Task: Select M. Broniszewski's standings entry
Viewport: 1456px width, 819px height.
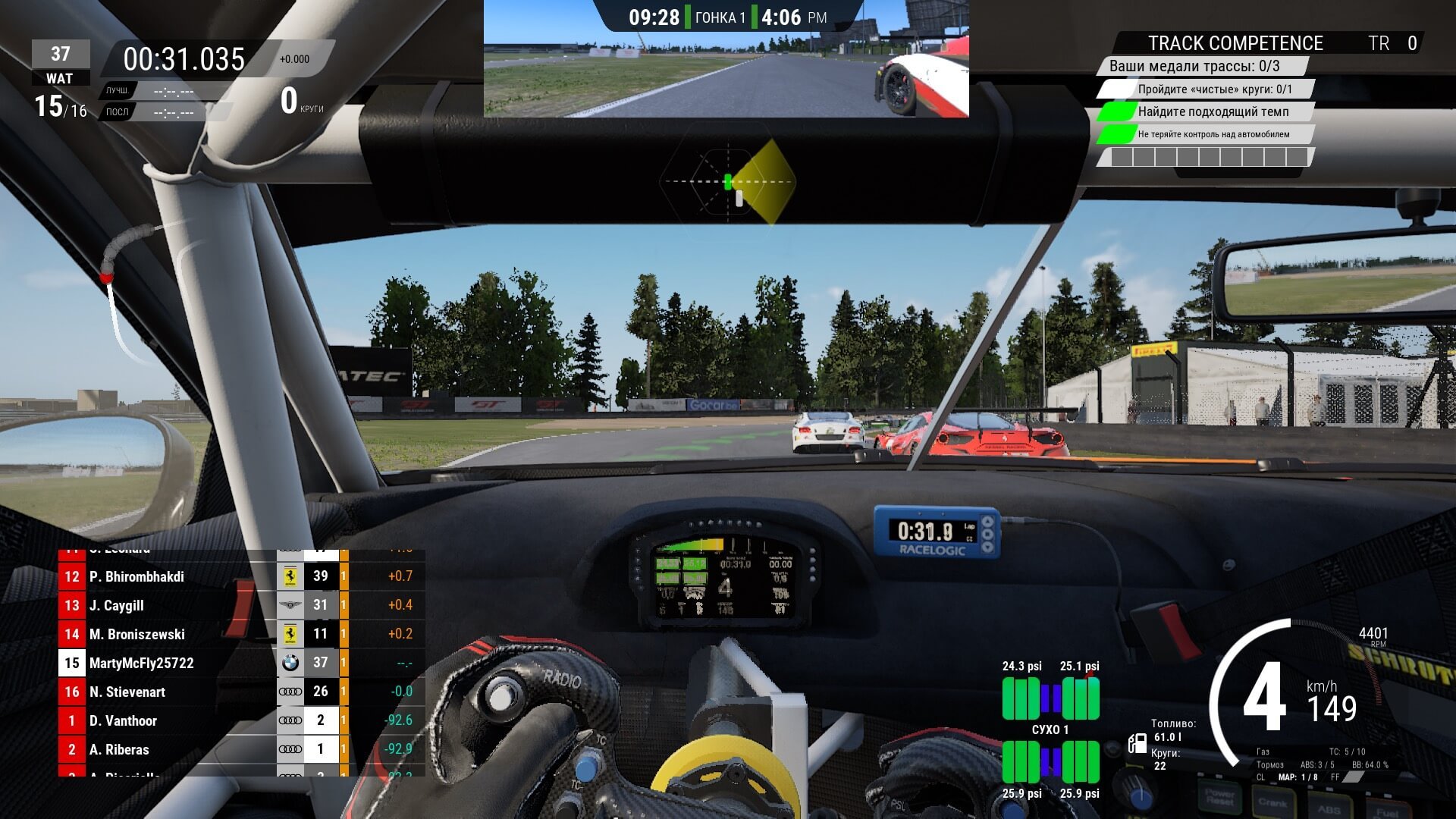Action: coord(136,635)
